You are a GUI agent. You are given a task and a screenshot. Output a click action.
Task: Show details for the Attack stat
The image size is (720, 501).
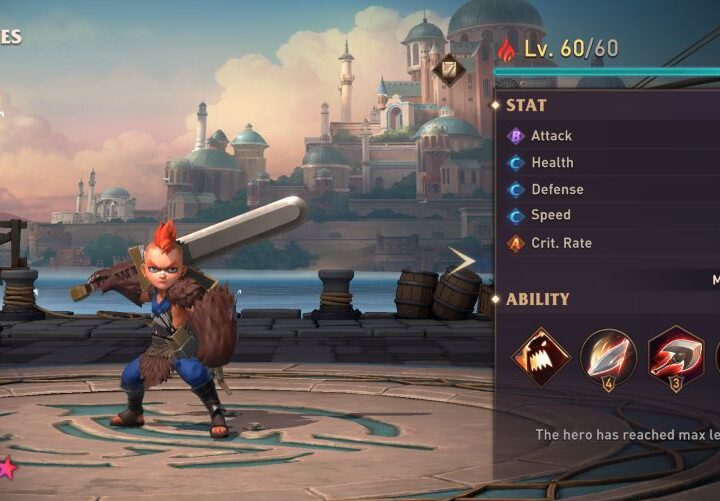coord(551,136)
